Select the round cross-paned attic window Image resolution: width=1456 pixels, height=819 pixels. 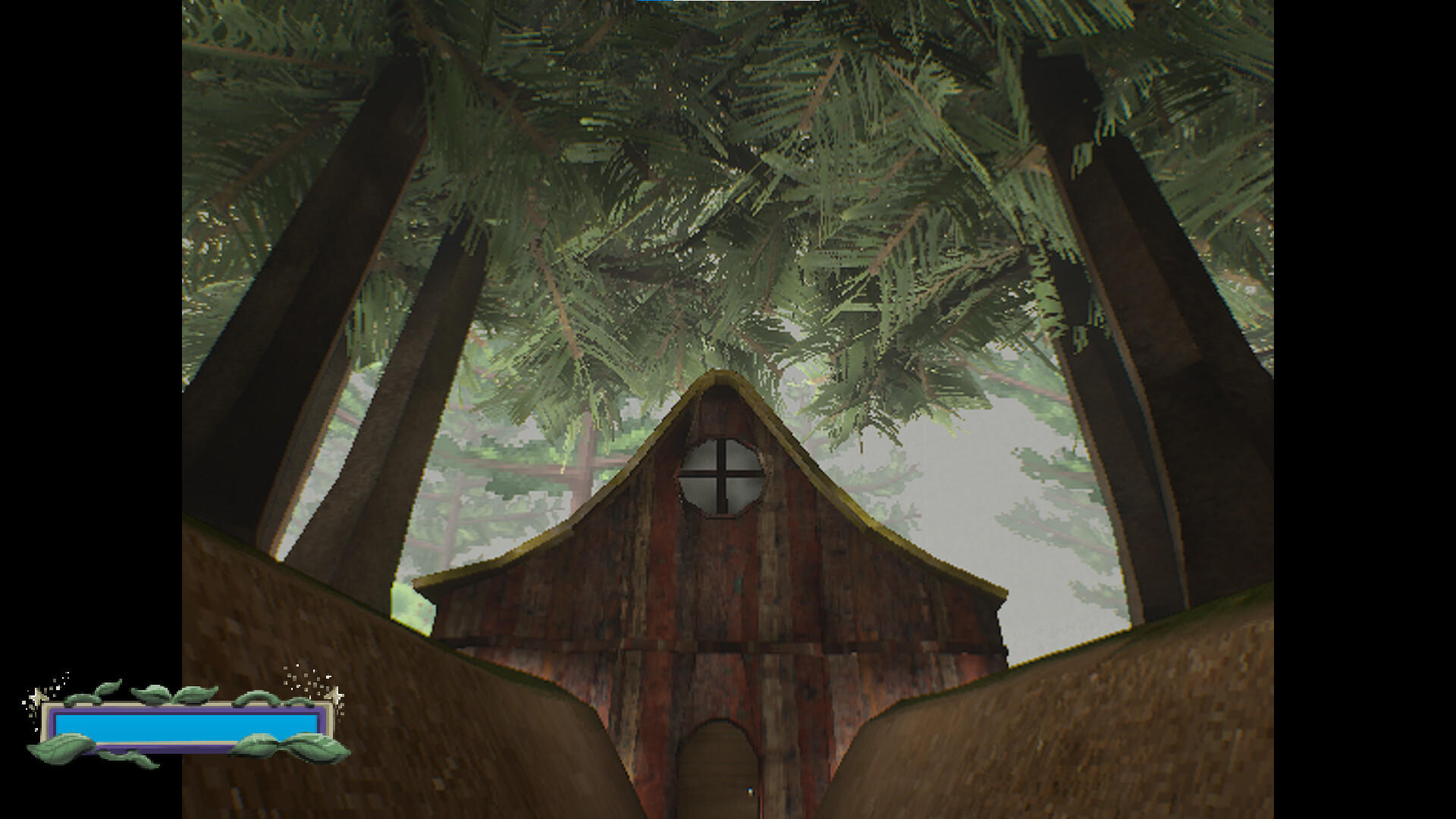pyautogui.click(x=722, y=477)
